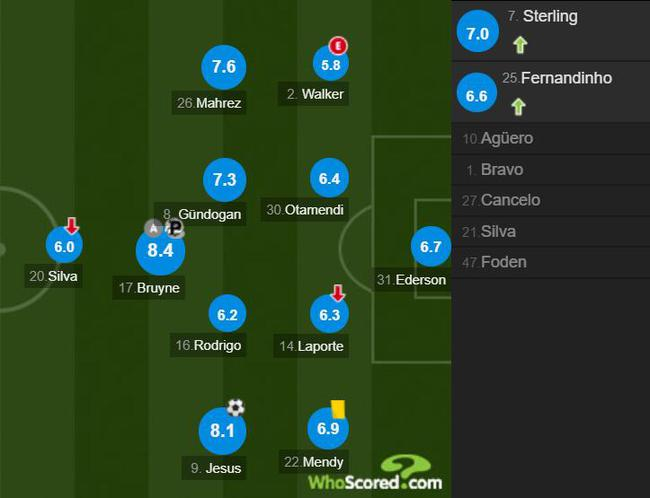Image resolution: width=650 pixels, height=498 pixels.
Task: Click Walker's 5.8 rating marker
Action: 331,67
